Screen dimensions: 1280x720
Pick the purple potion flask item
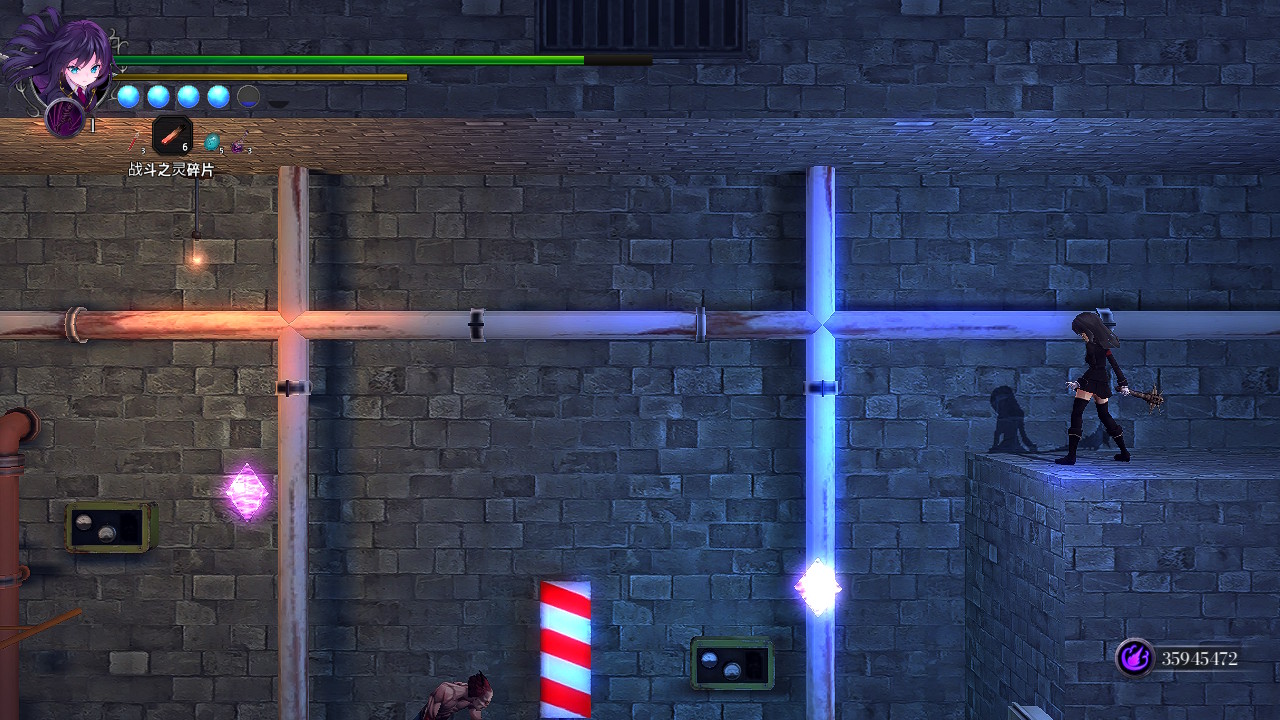point(239,146)
